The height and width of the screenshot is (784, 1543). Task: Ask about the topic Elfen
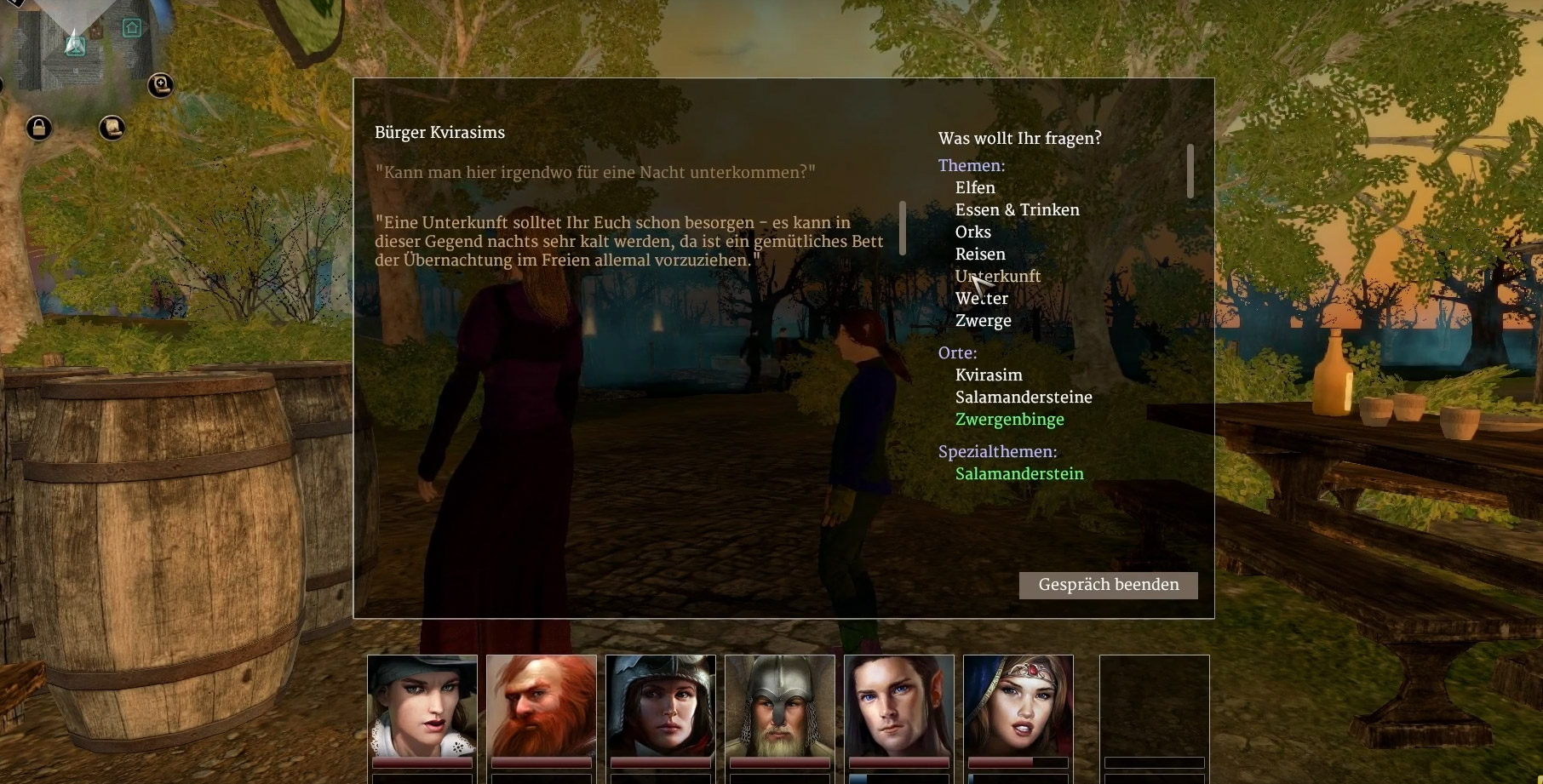(975, 187)
